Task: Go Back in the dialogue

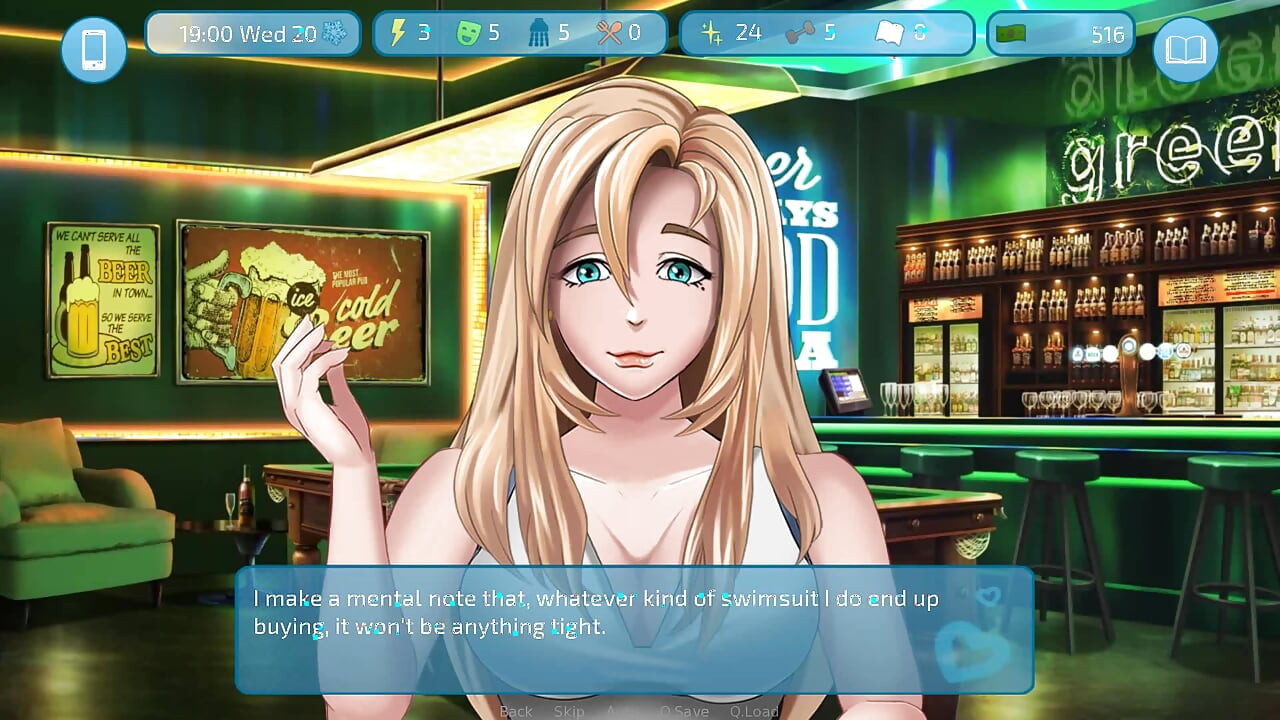Action: (516, 711)
